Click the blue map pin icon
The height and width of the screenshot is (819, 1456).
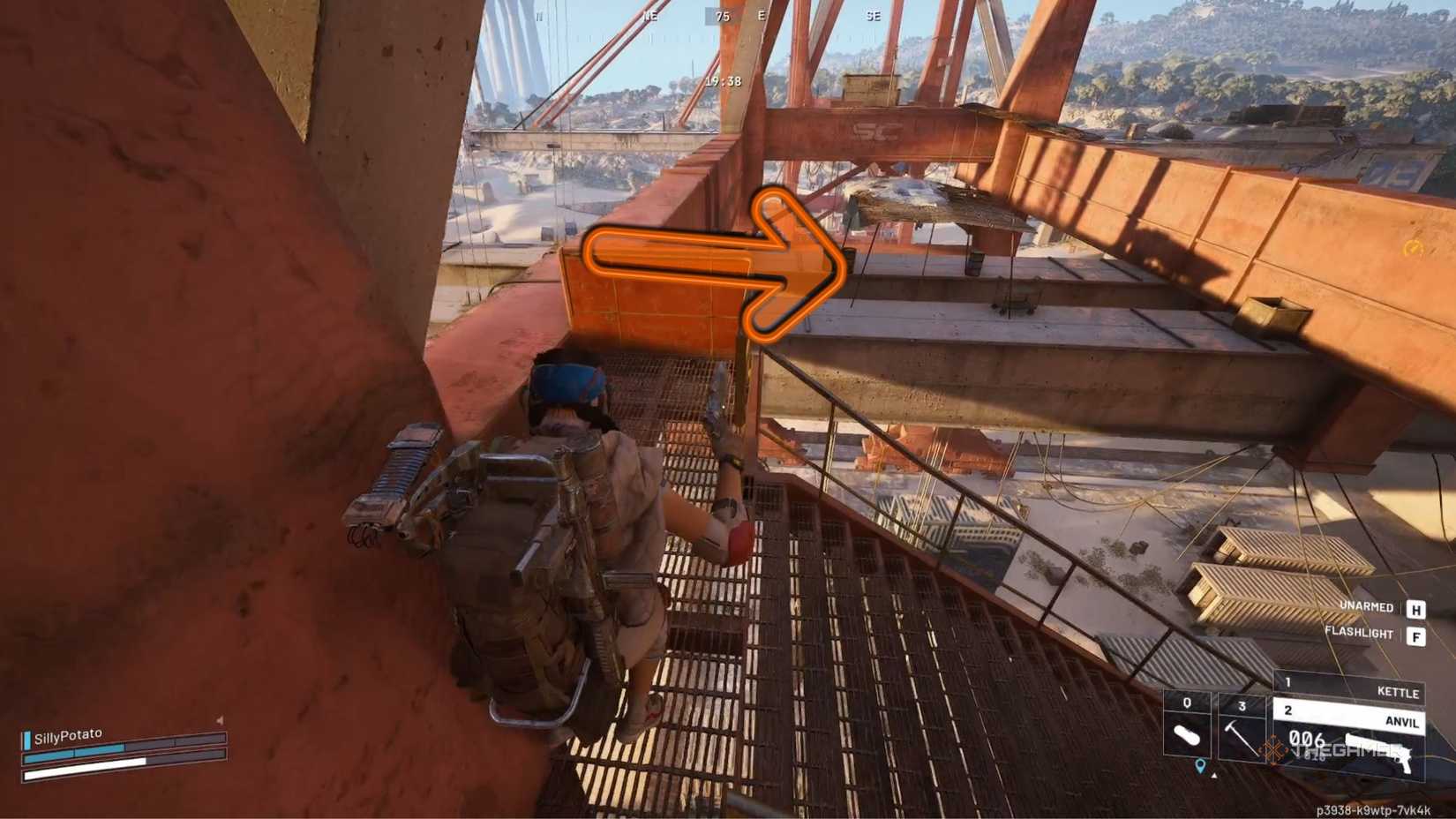point(1201,767)
